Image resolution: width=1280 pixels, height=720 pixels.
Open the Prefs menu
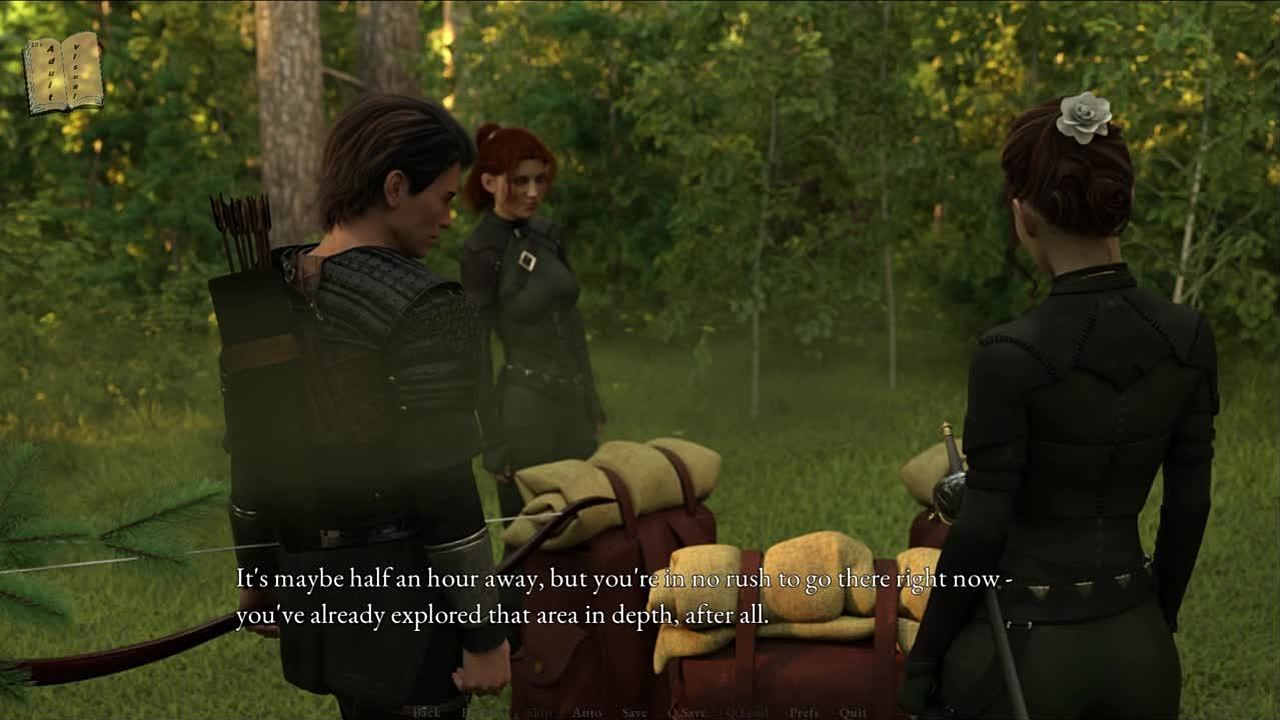click(804, 712)
